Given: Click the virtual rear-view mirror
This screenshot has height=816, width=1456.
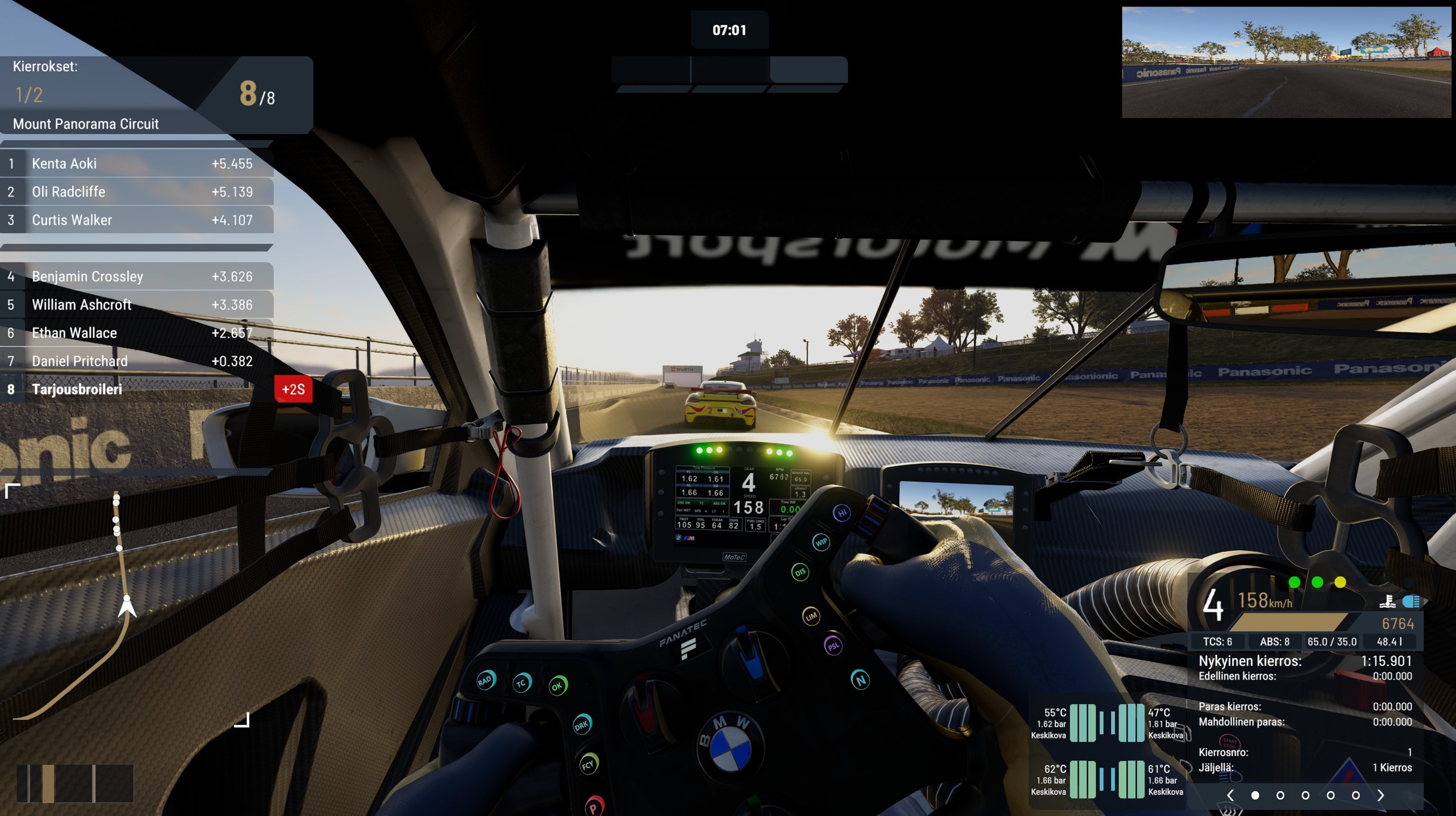Looking at the screenshot, I should [1286, 62].
